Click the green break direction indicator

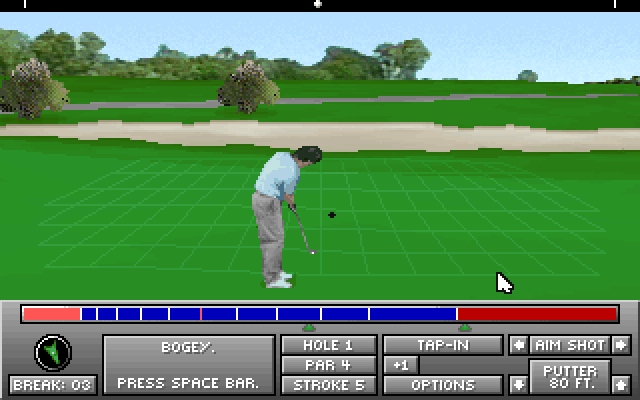(x=53, y=352)
